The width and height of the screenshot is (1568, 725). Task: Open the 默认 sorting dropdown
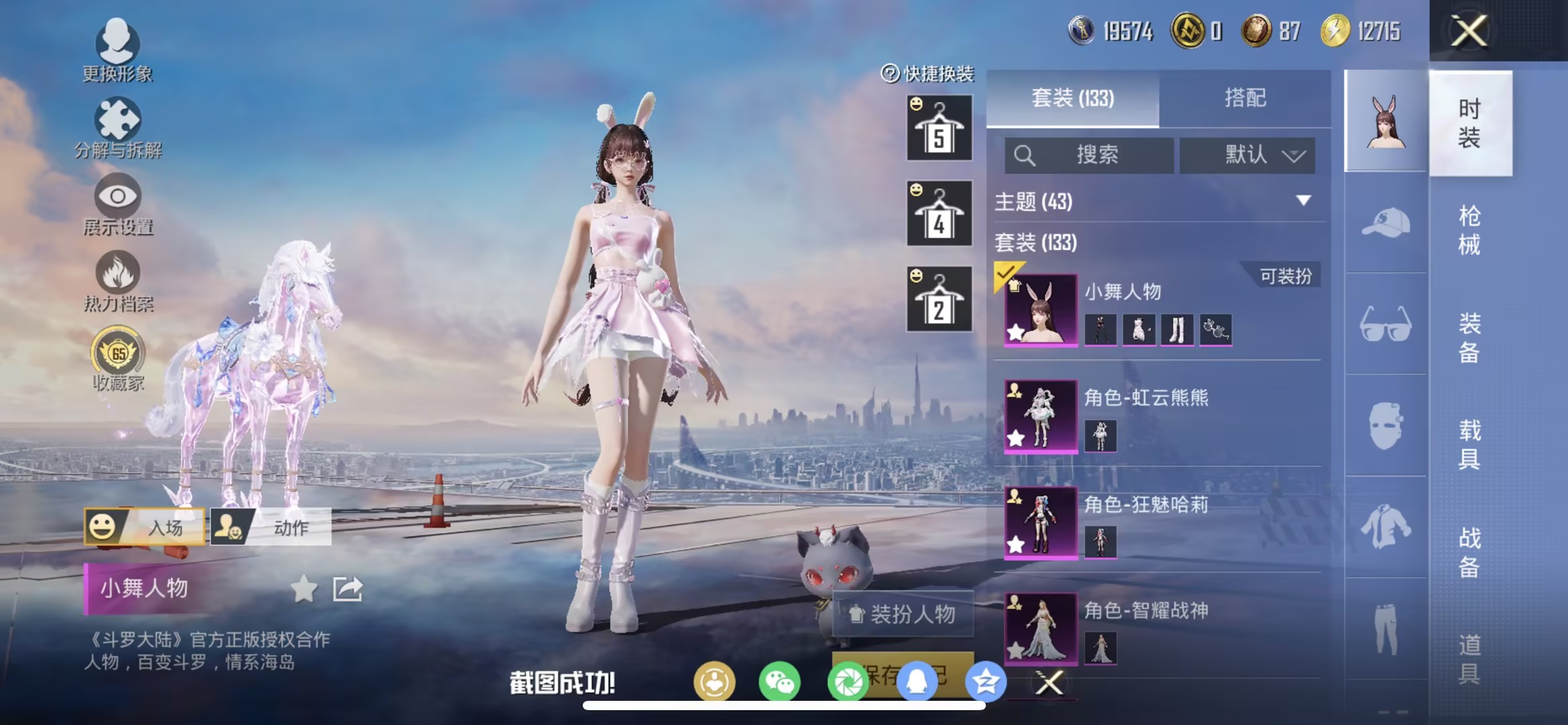coord(1247,156)
